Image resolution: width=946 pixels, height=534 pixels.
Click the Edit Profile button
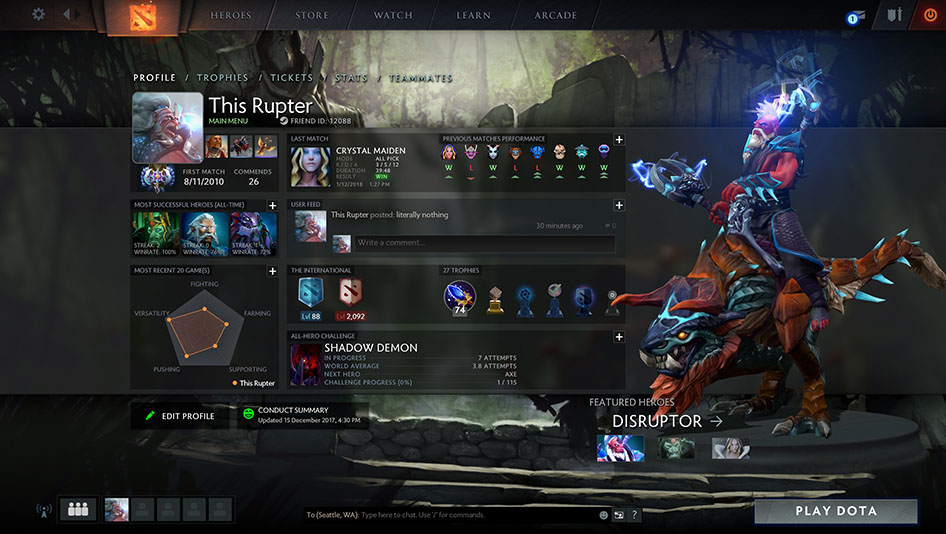[180, 416]
